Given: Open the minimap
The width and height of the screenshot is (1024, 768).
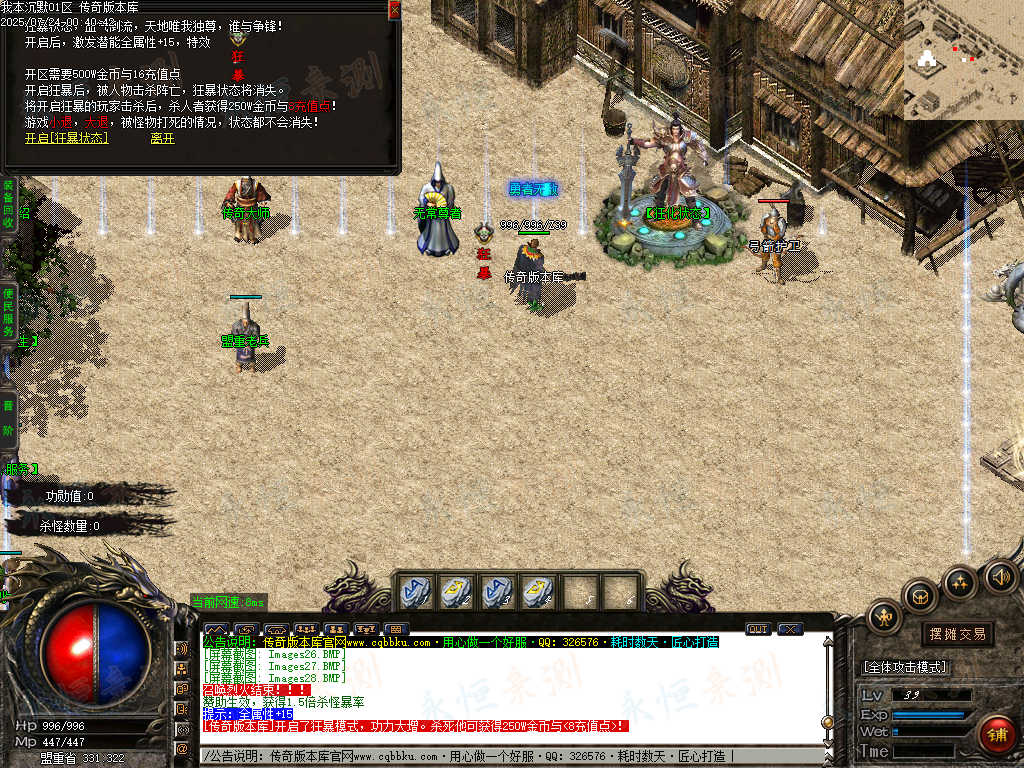Looking at the screenshot, I should coord(963,60).
